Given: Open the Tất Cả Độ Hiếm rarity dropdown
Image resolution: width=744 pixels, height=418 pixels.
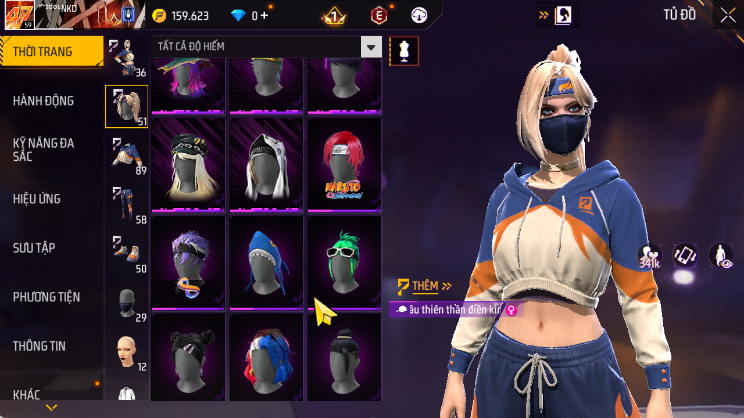Looking at the screenshot, I should [x=266, y=47].
